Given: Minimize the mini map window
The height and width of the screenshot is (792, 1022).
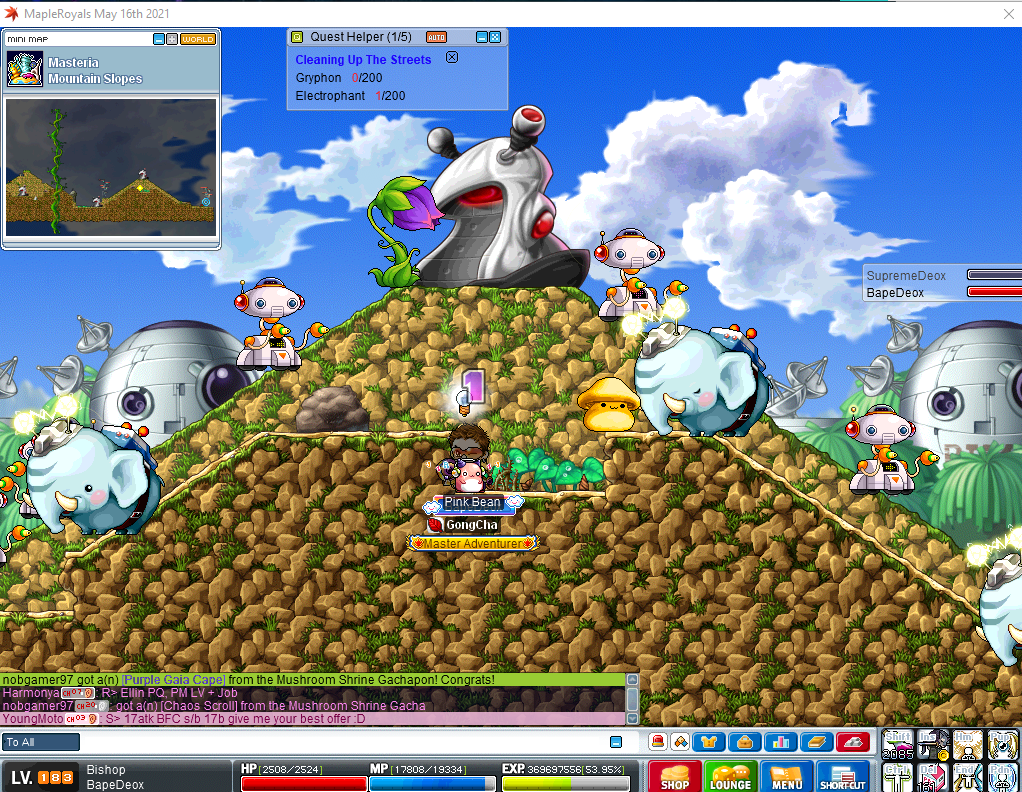Looking at the screenshot, I should [159, 39].
